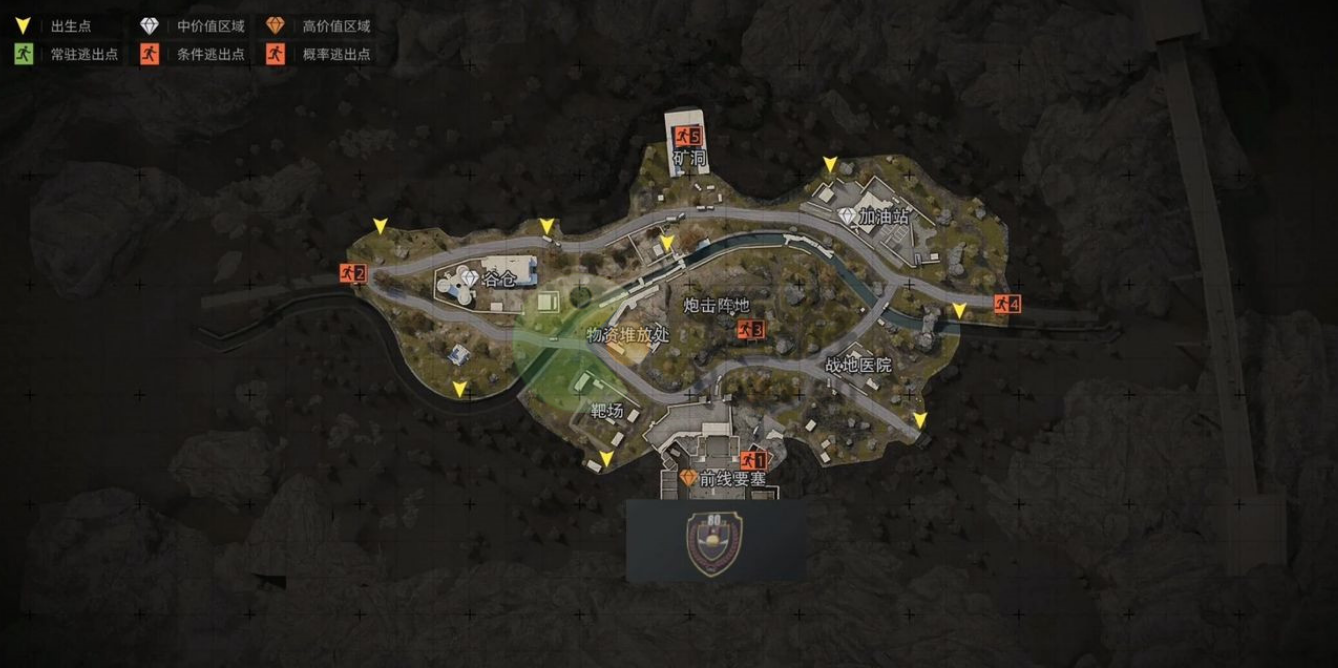Choose the 战地医院 location label

[858, 366]
